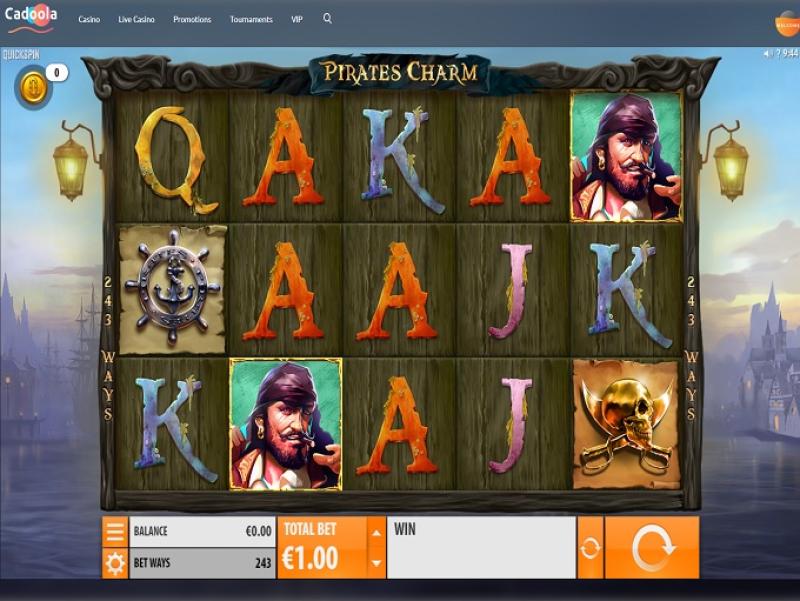Increase the total bet with the up arrow
Image resolution: width=800 pixels, height=601 pixels.
click(x=376, y=531)
